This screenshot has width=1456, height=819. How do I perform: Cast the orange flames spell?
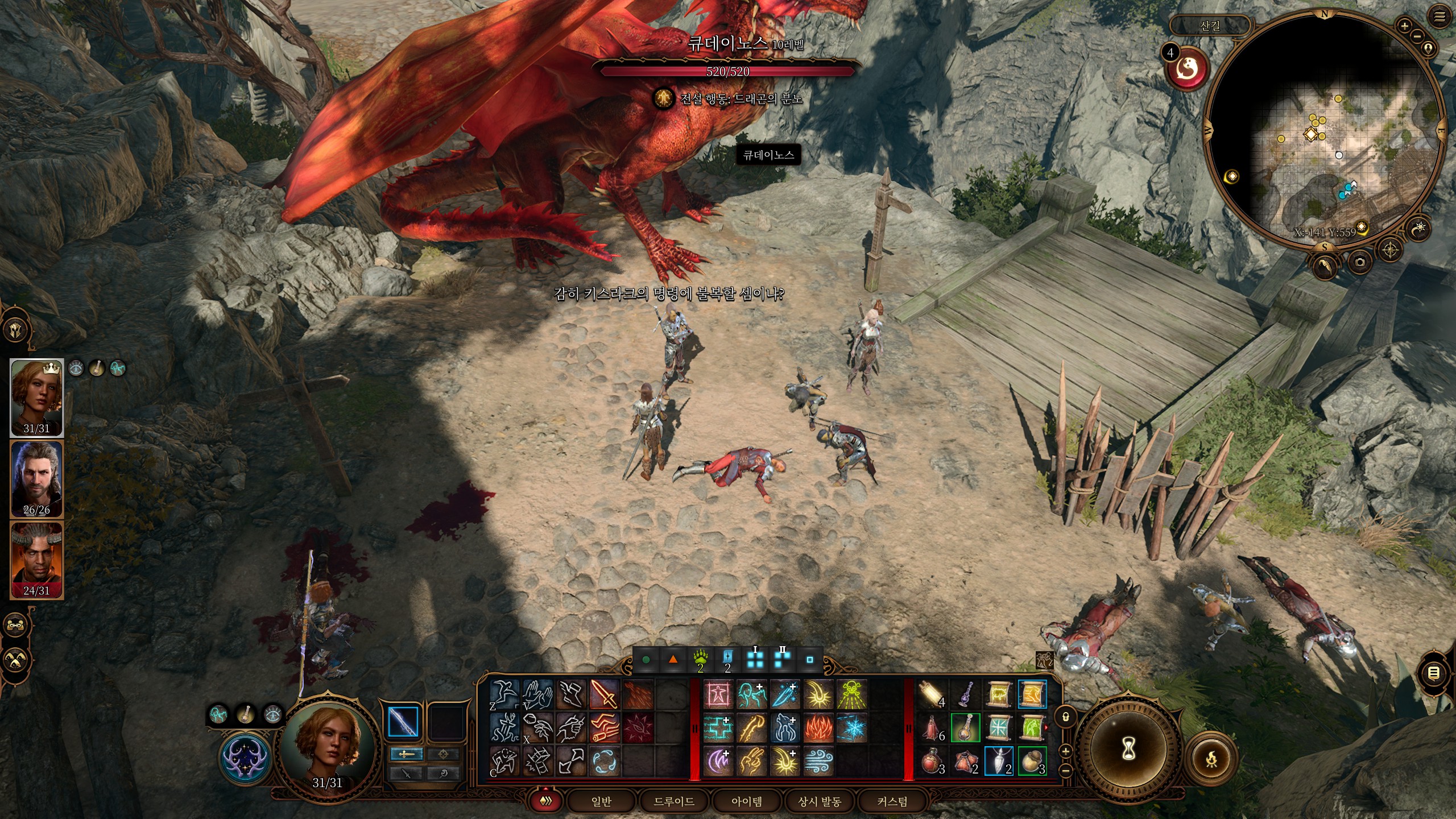pyautogui.click(x=818, y=727)
